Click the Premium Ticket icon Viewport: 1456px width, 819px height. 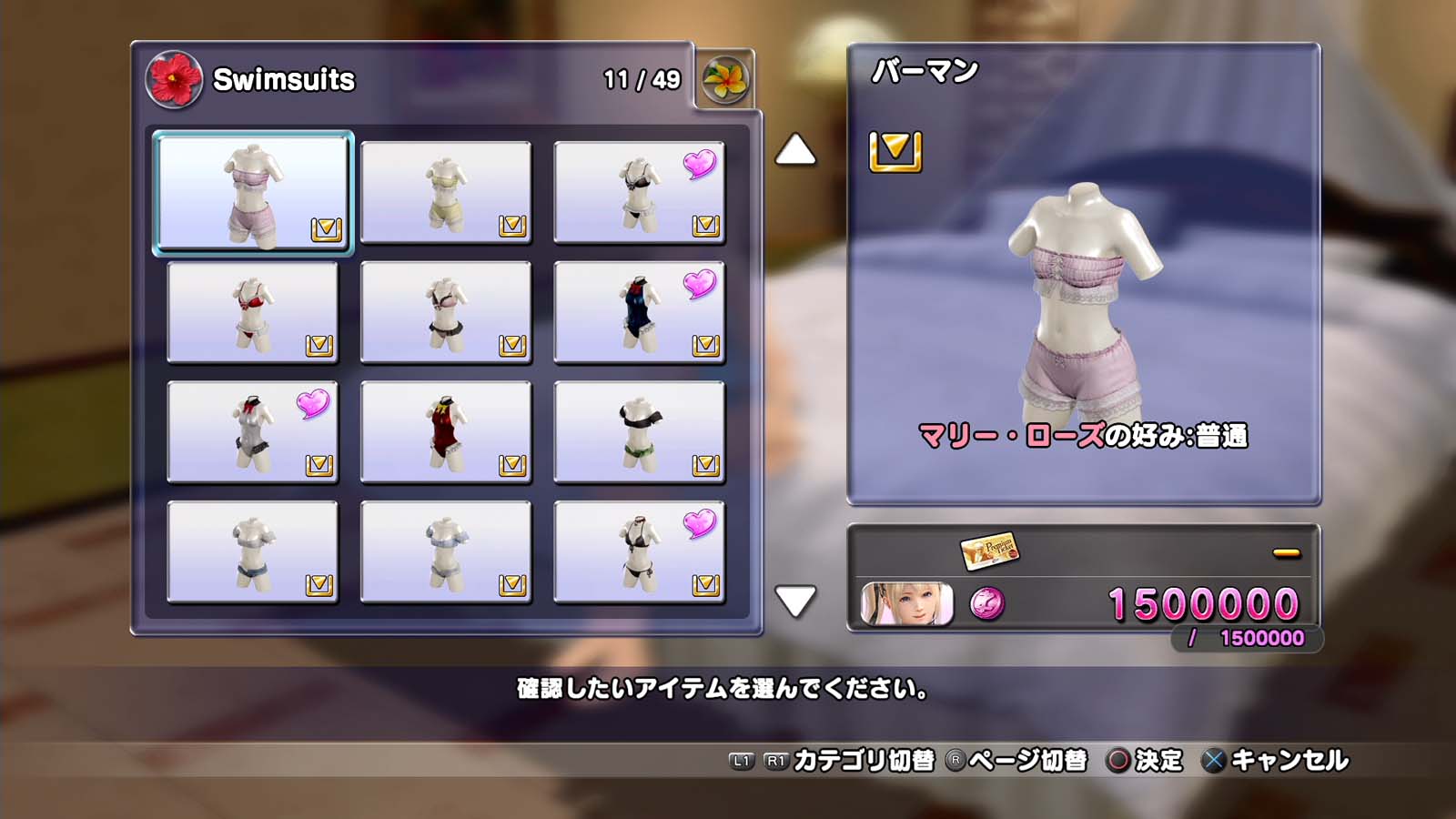989,550
